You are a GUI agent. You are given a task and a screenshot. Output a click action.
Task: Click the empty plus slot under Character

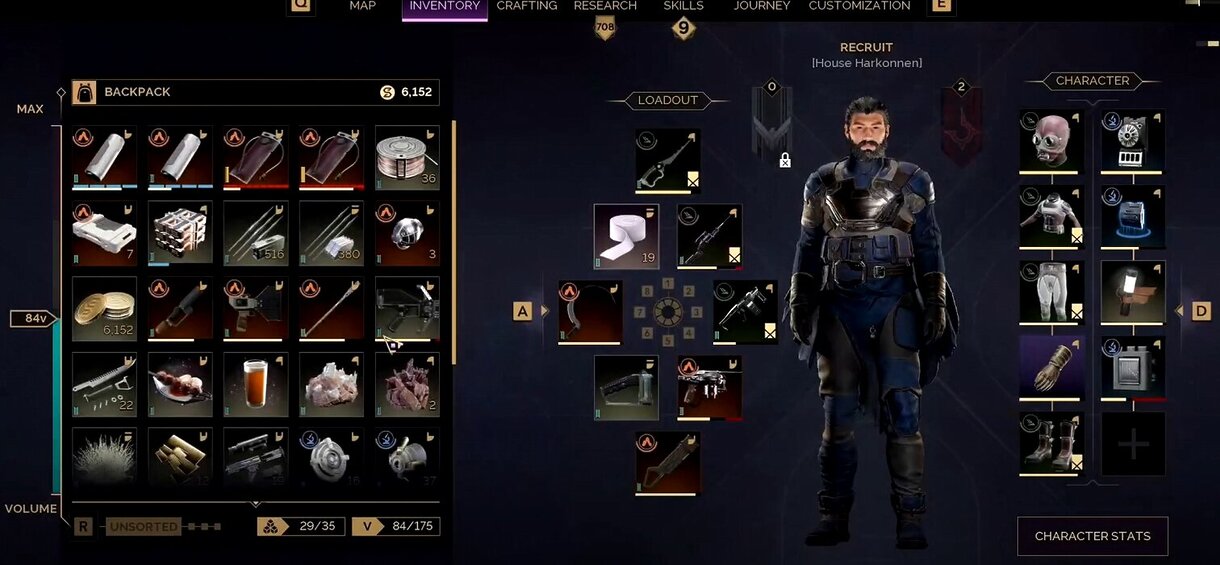click(1133, 444)
